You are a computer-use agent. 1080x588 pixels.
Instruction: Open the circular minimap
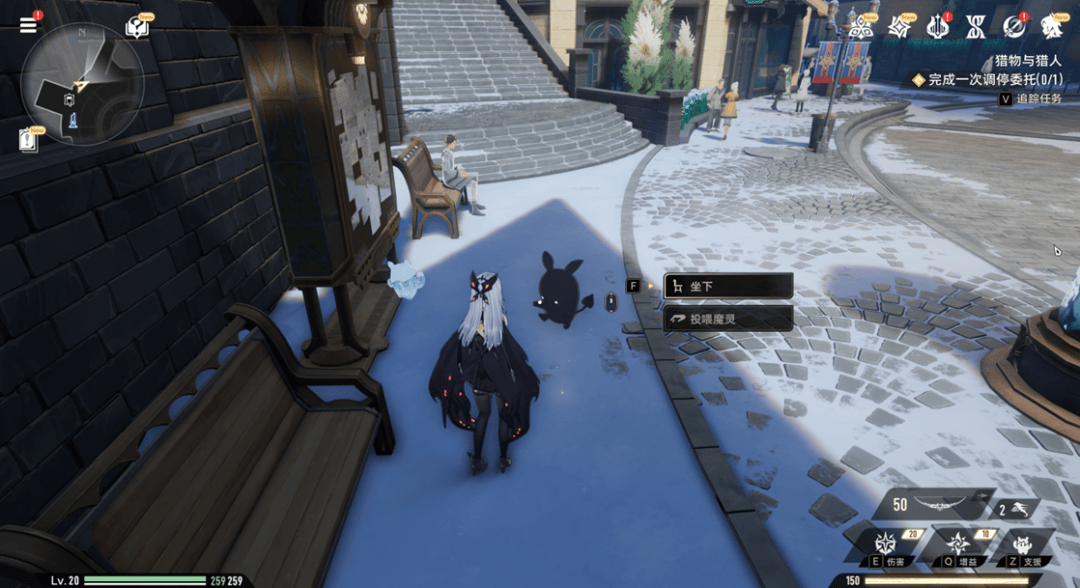coord(82,84)
